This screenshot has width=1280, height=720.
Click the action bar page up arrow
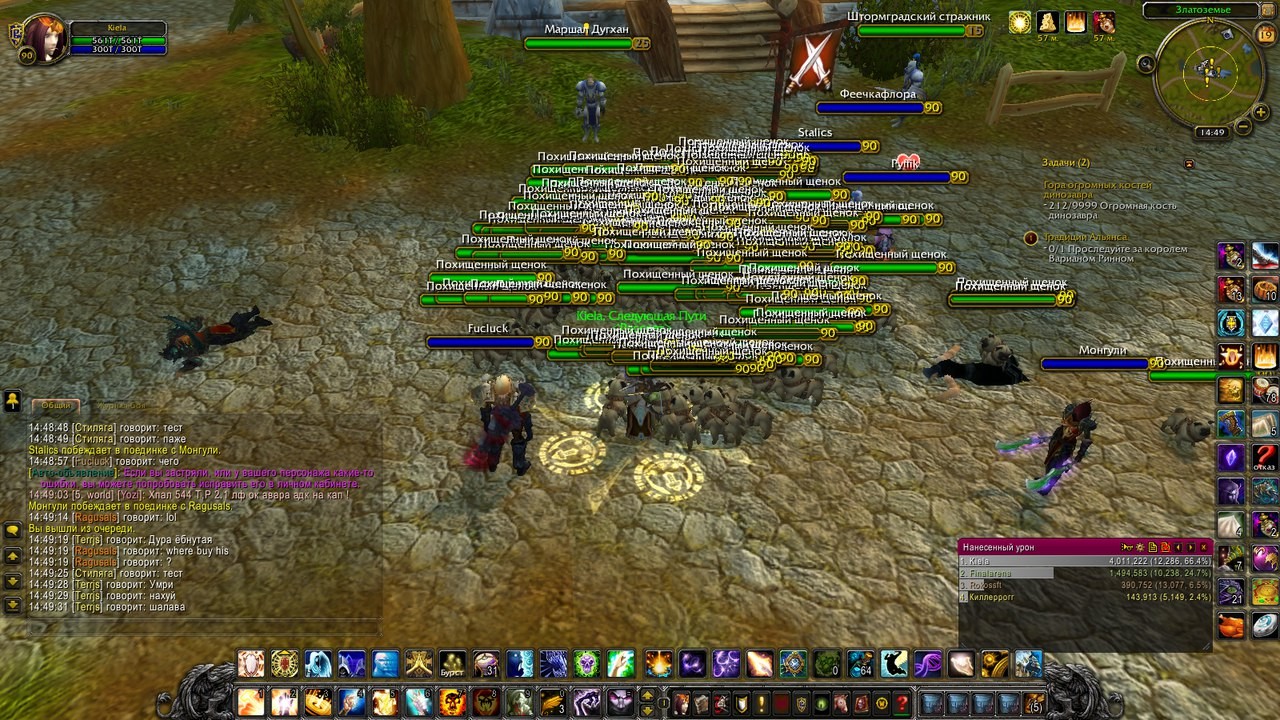pos(647,693)
